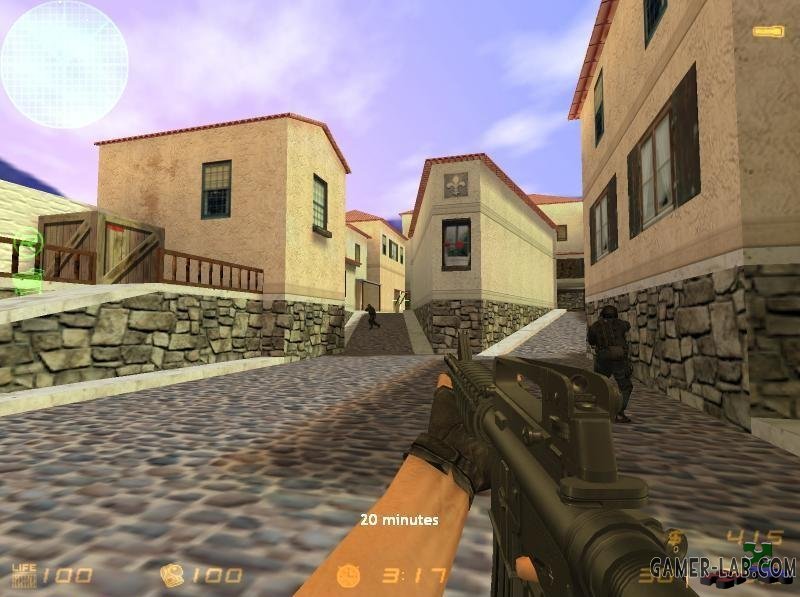The height and width of the screenshot is (597, 800).
Task: Click the circular radar in the corner
Action: click(x=64, y=64)
